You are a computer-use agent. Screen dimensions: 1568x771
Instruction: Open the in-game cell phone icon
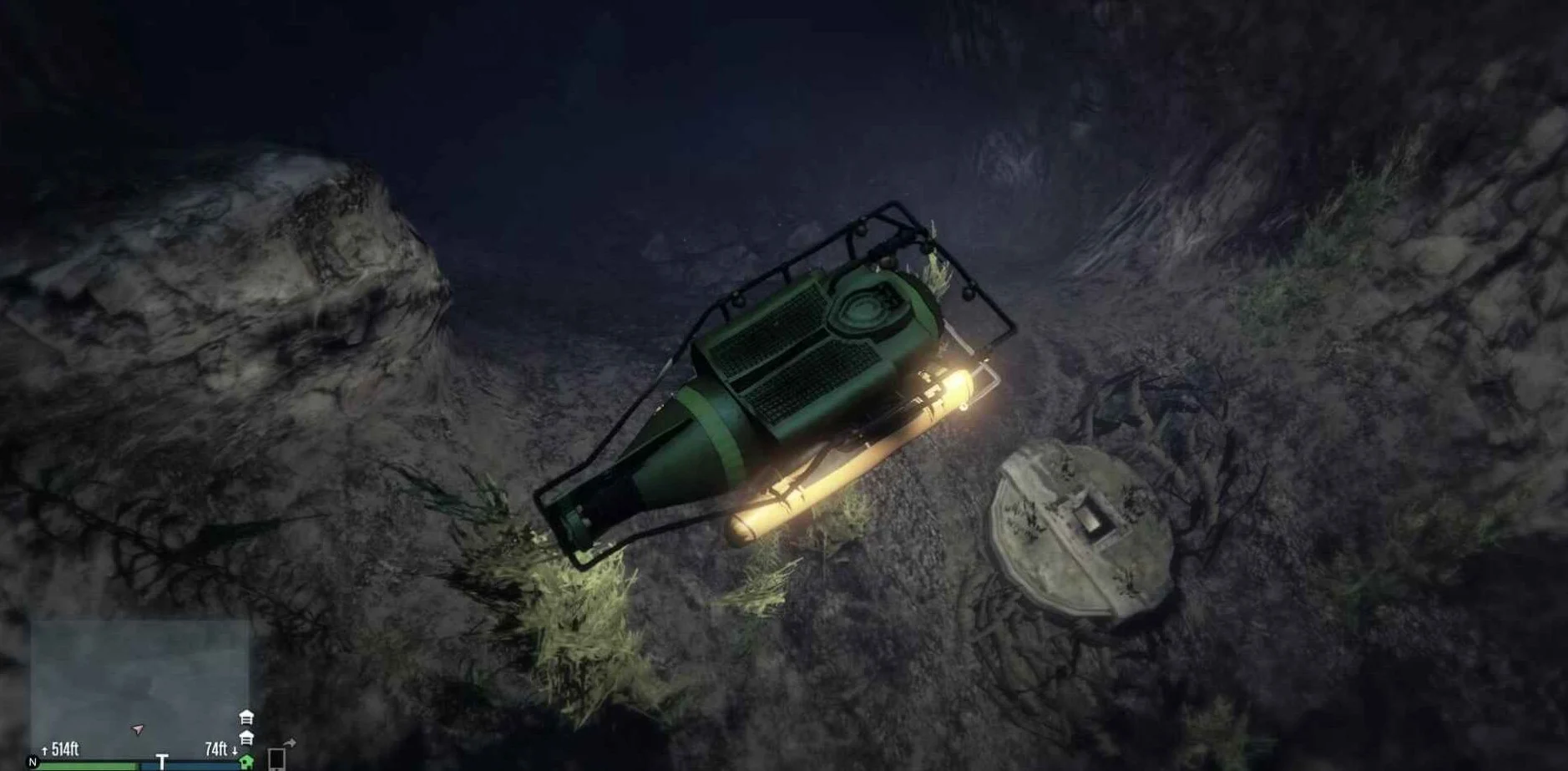(276, 760)
